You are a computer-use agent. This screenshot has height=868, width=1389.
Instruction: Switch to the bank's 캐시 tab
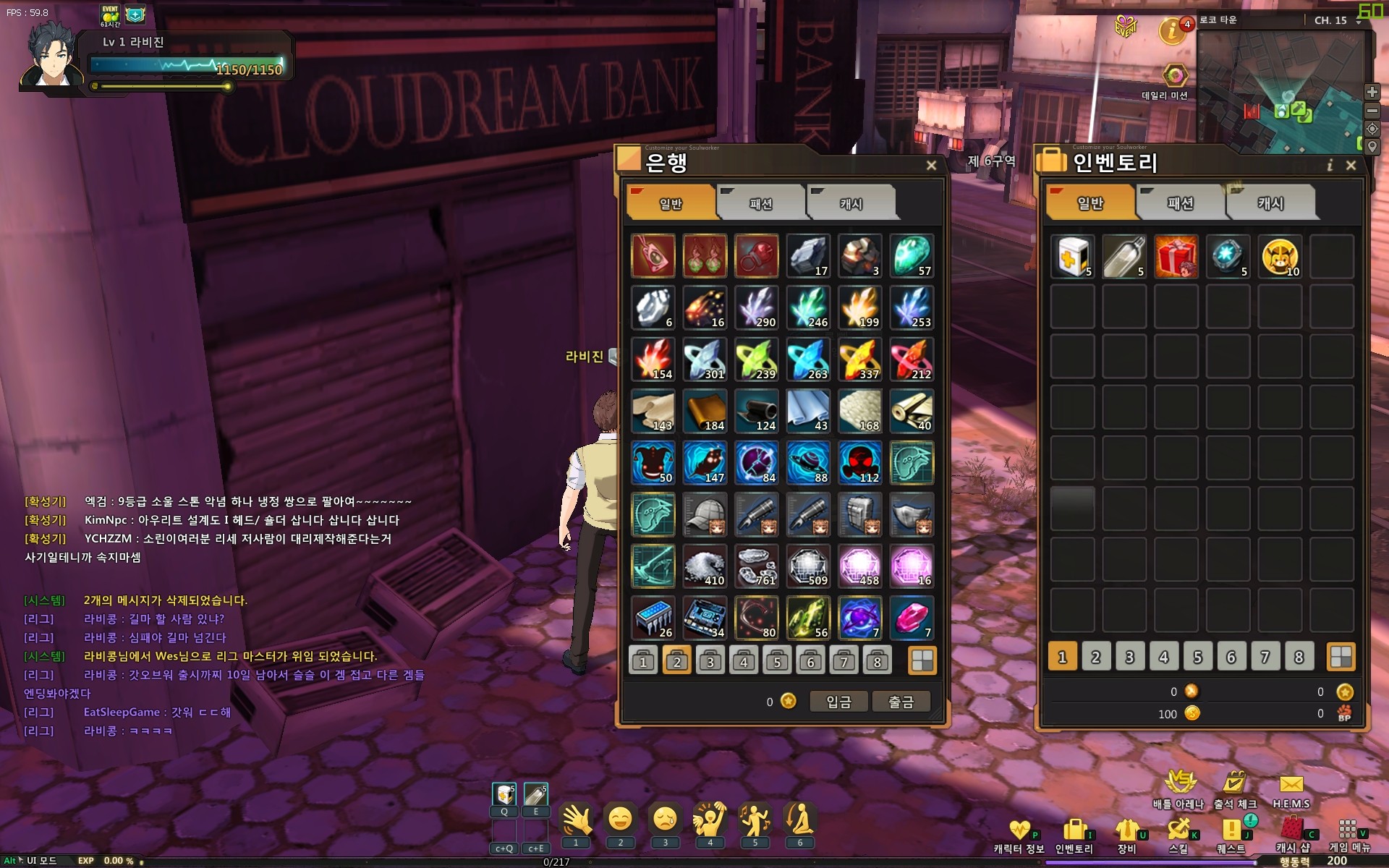coord(851,203)
